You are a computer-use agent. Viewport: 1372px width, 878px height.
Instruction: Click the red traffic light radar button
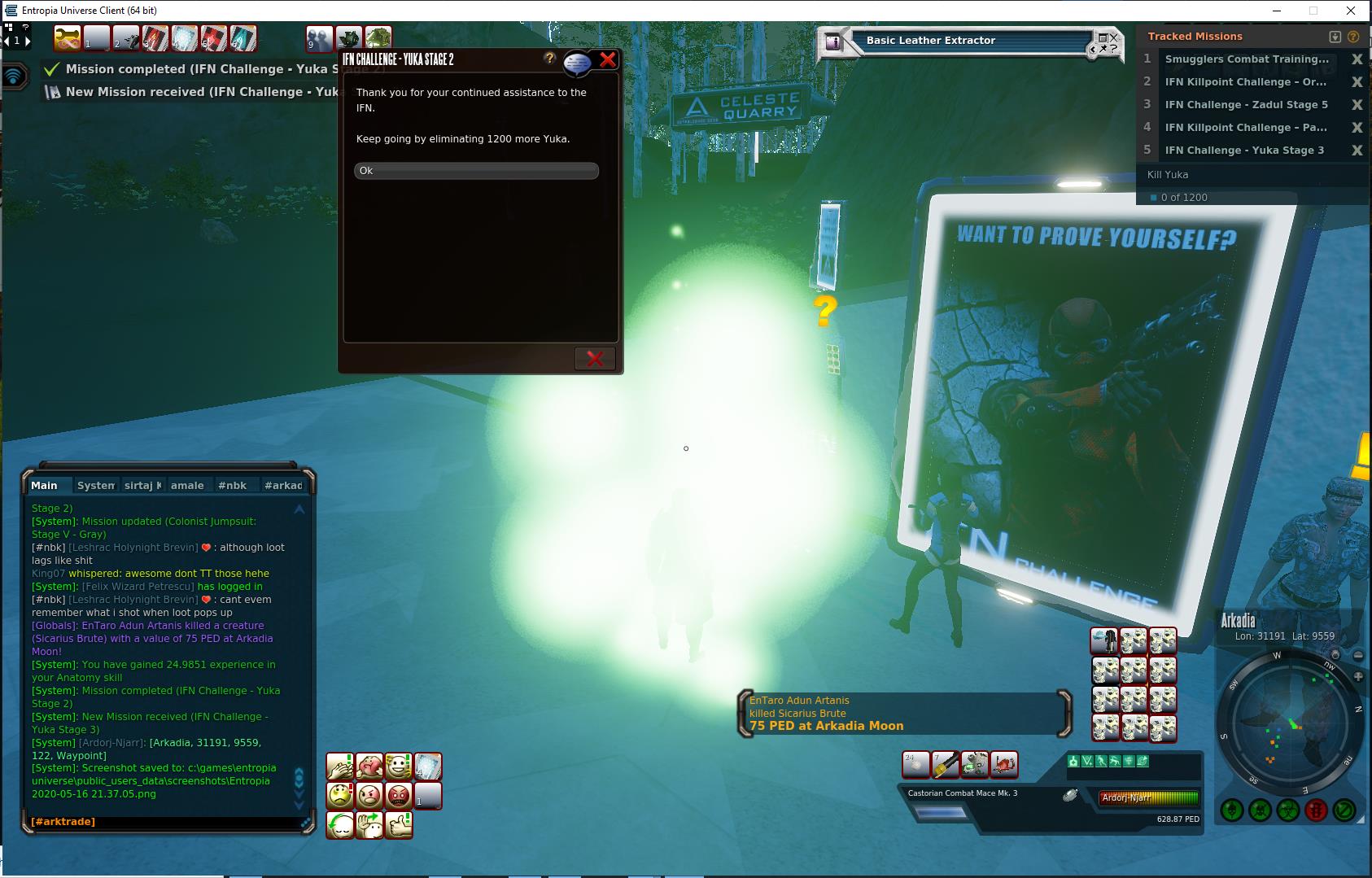coord(1316,810)
